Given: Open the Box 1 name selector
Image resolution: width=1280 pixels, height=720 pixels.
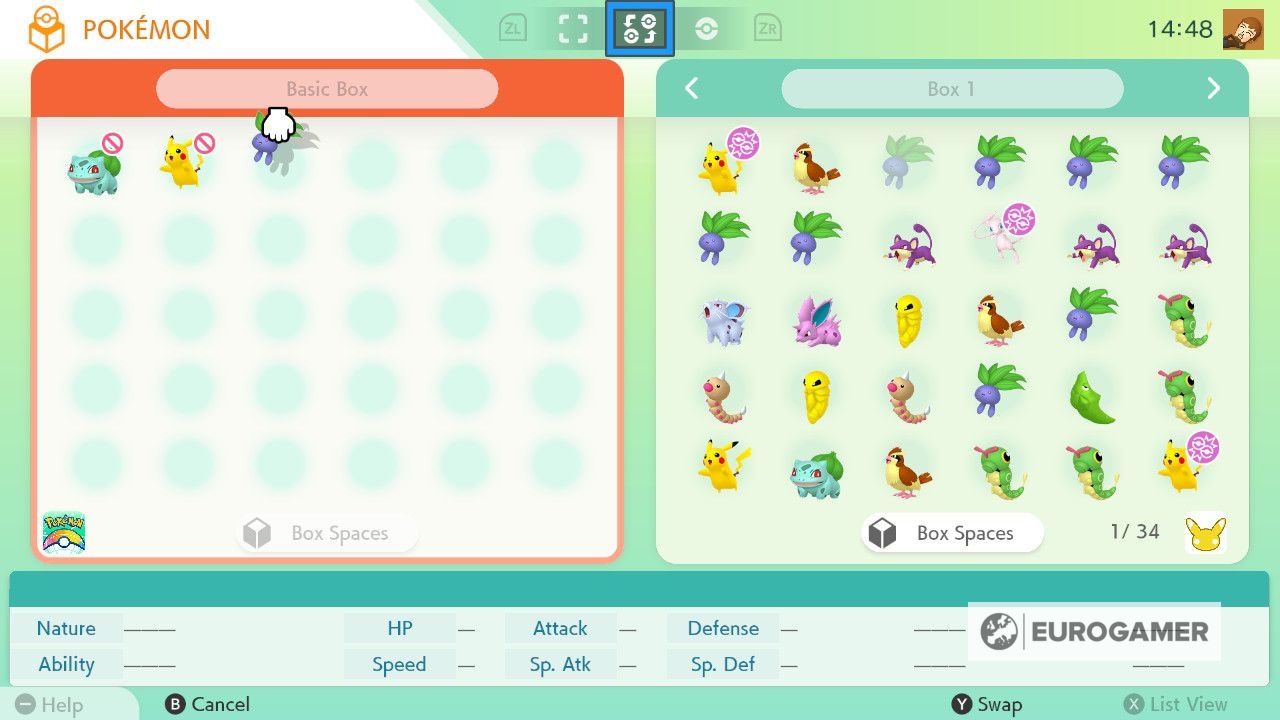Looking at the screenshot, I should [x=950, y=88].
